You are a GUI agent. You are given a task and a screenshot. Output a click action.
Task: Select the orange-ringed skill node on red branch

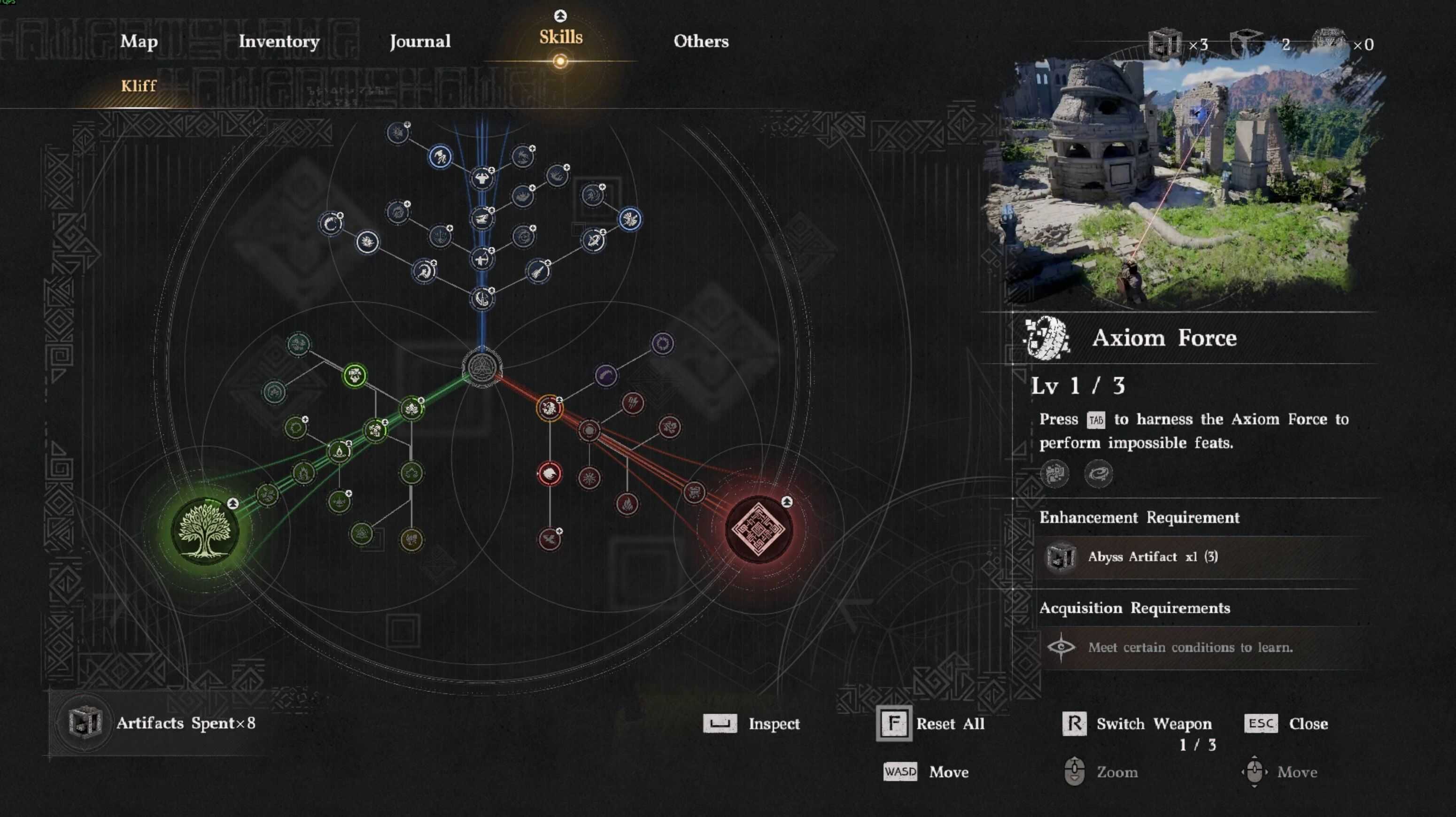pos(549,408)
